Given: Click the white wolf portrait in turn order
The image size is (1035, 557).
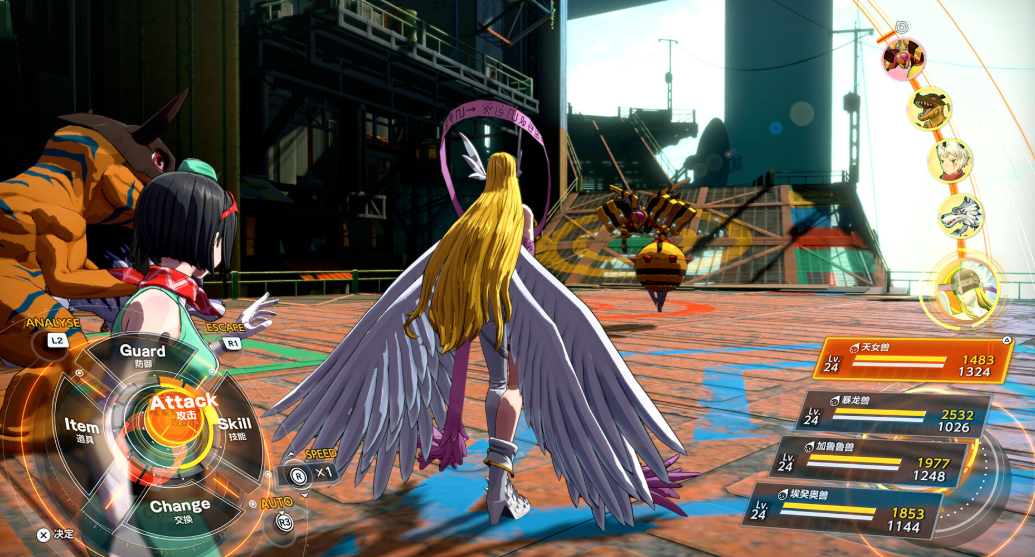Looking at the screenshot, I should click(961, 217).
